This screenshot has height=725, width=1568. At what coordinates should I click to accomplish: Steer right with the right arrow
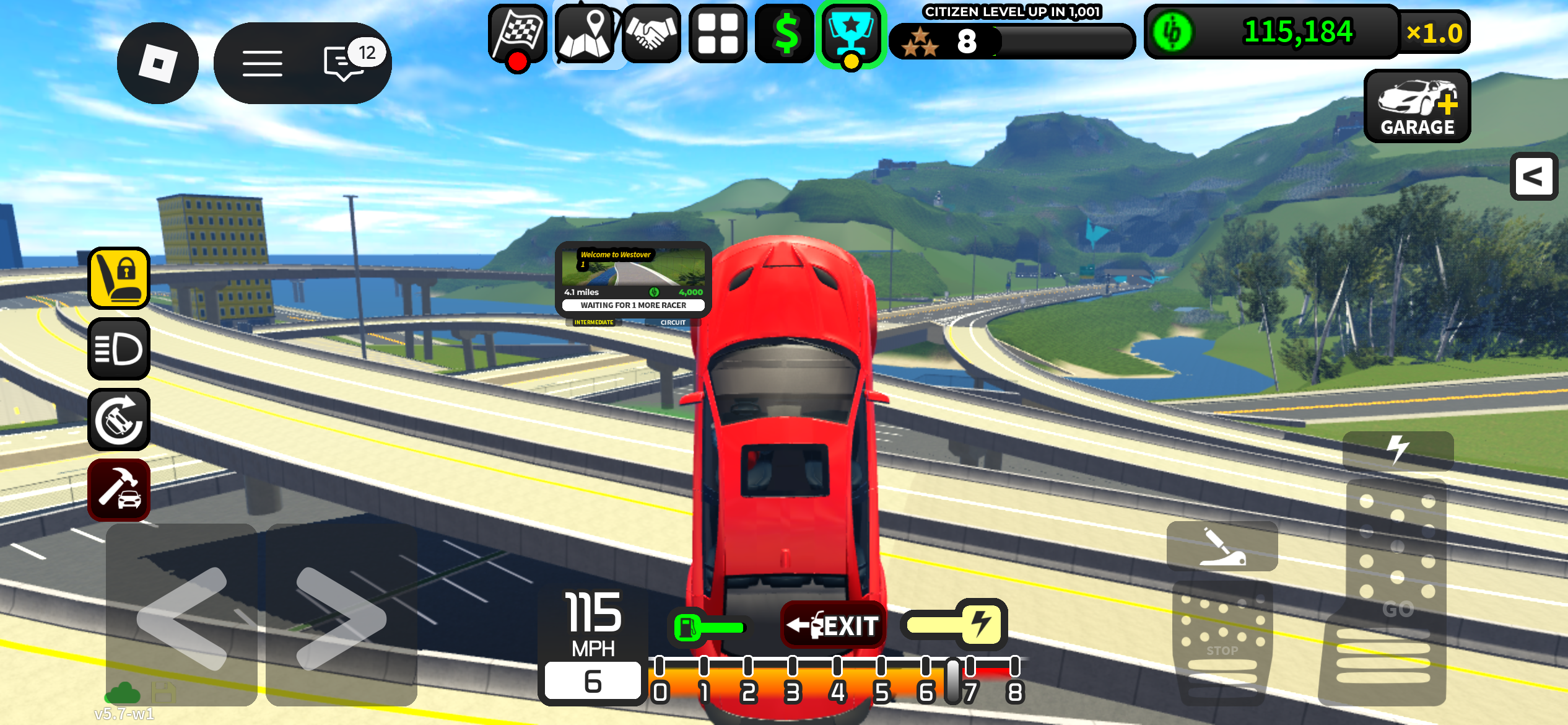341,616
